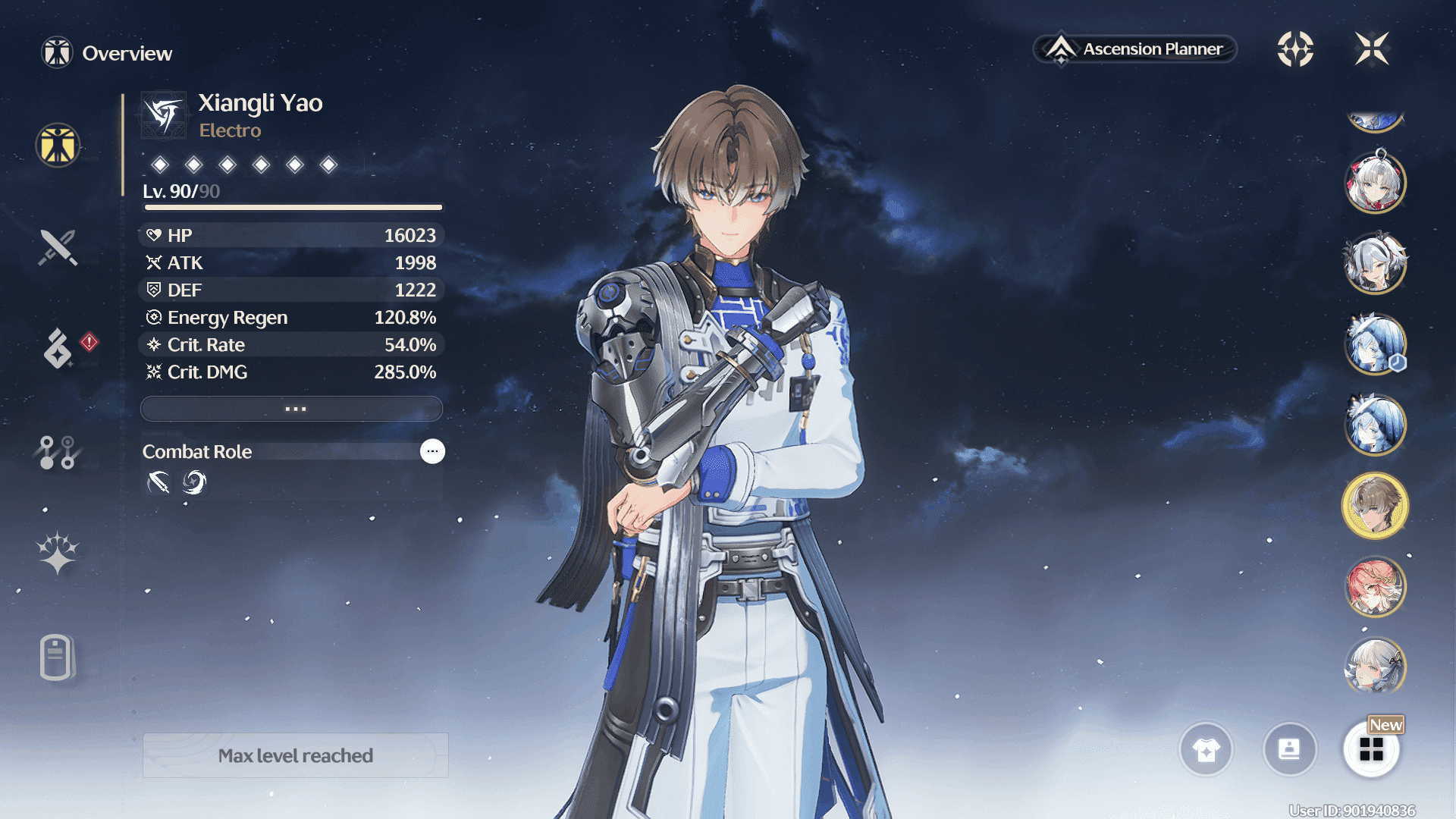Screen dimensions: 1456x819
Task: Open the Ascension Planner
Action: pos(1135,49)
